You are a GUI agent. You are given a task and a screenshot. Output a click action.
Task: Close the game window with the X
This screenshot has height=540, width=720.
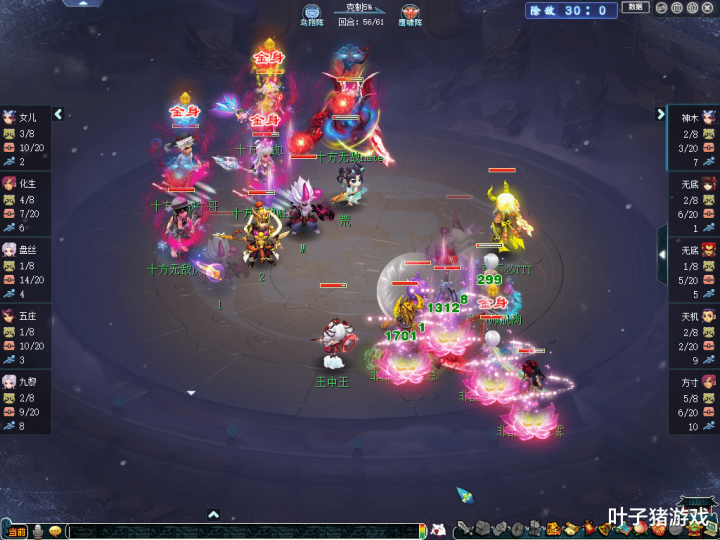709,8
